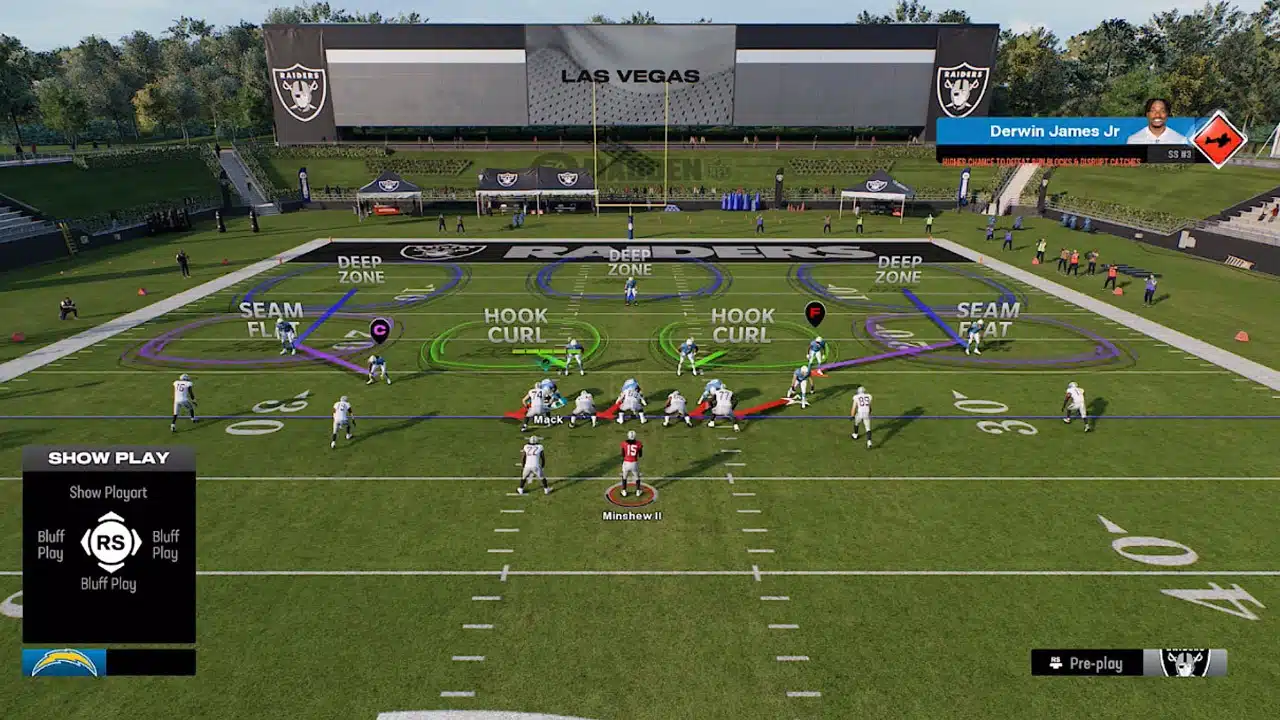Viewport: 1280px width, 720px height.
Task: Select the defender marked with the C icon
Action: (x=379, y=331)
